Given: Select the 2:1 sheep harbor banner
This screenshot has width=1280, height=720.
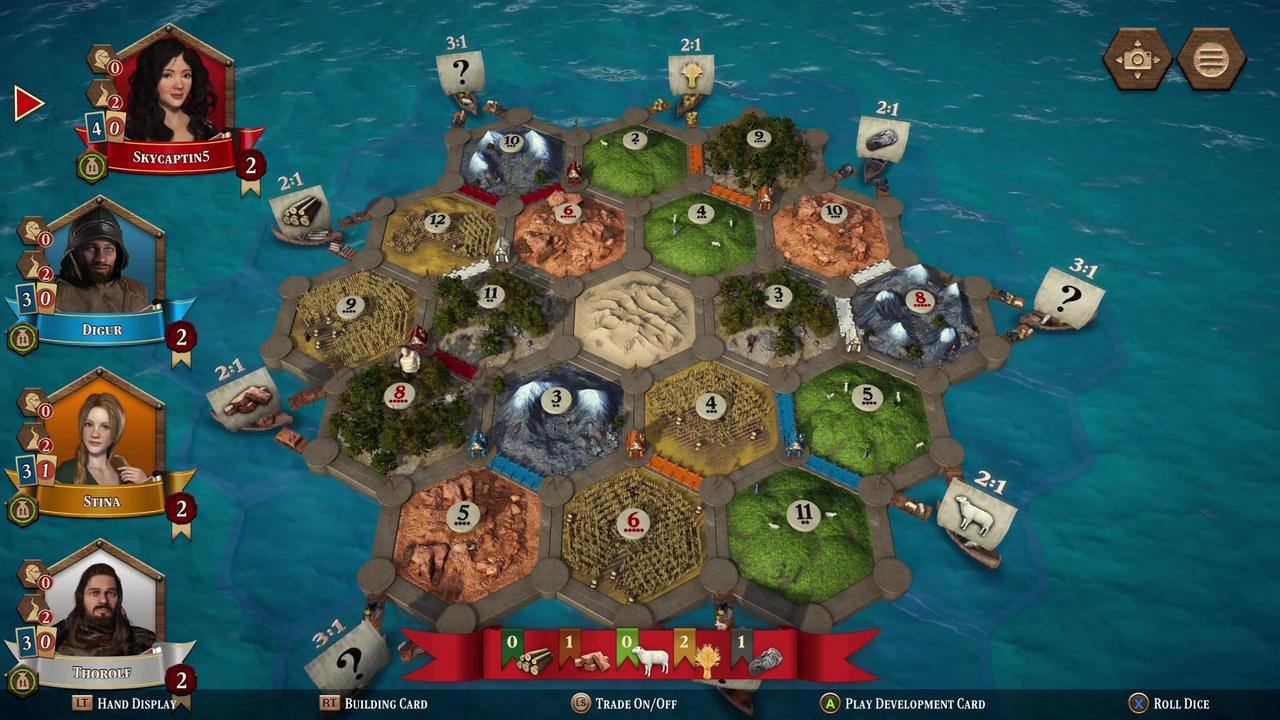Looking at the screenshot, I should click(975, 510).
